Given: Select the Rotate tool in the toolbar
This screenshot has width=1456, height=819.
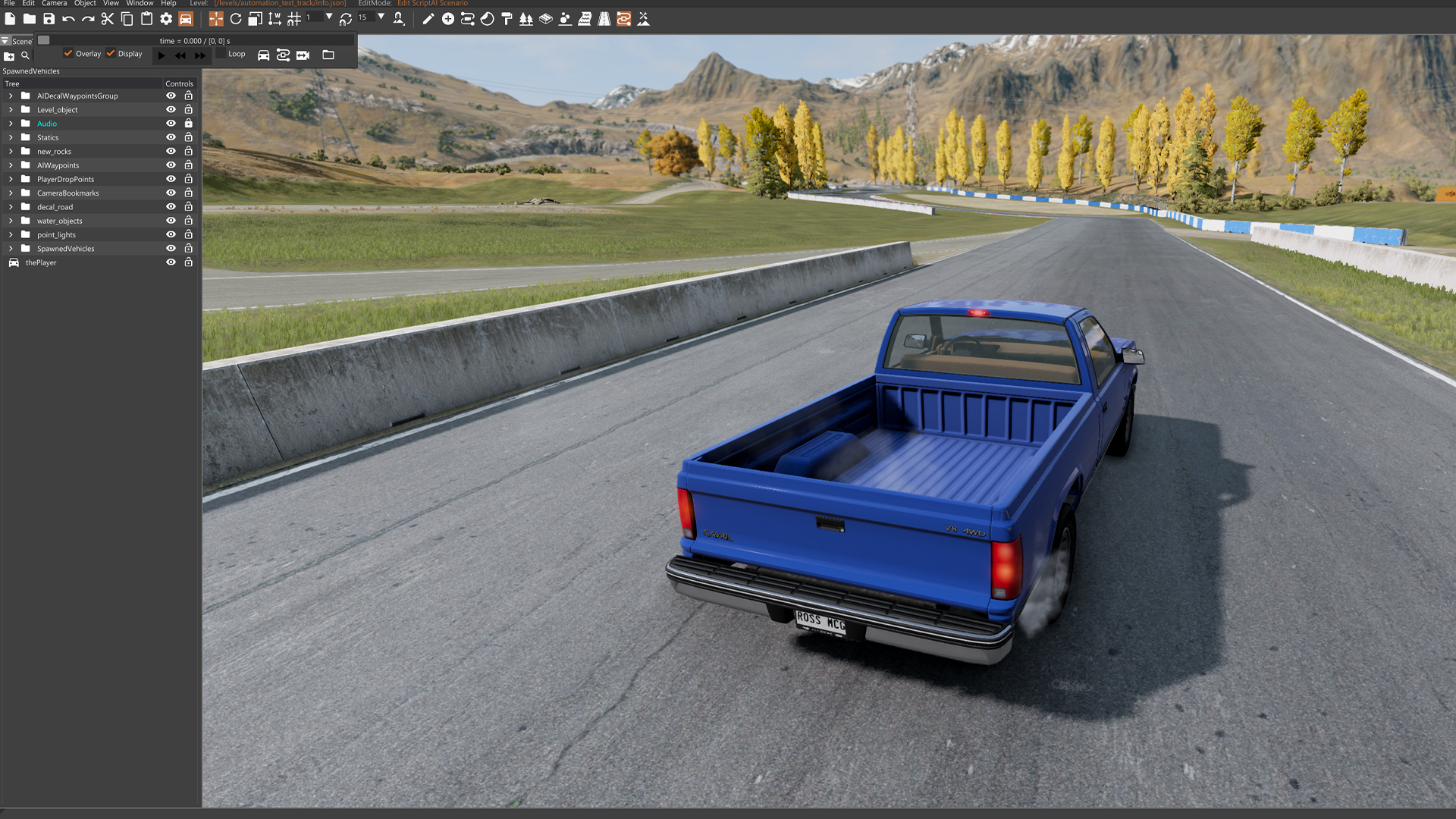Looking at the screenshot, I should point(236,19).
